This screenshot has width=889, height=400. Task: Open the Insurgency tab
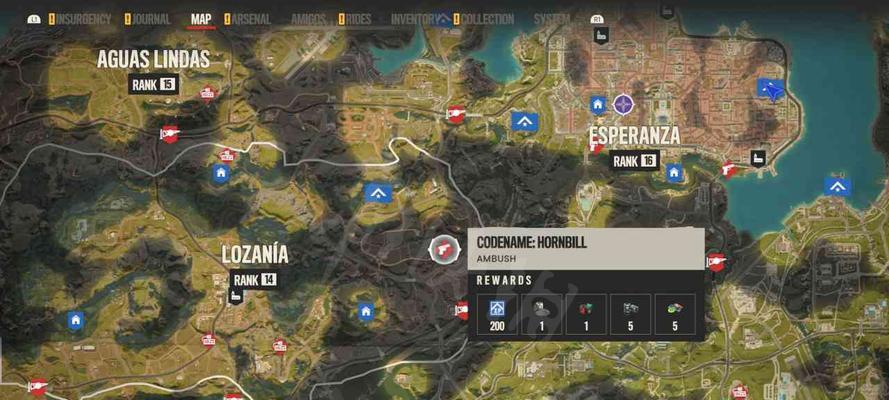85,19
